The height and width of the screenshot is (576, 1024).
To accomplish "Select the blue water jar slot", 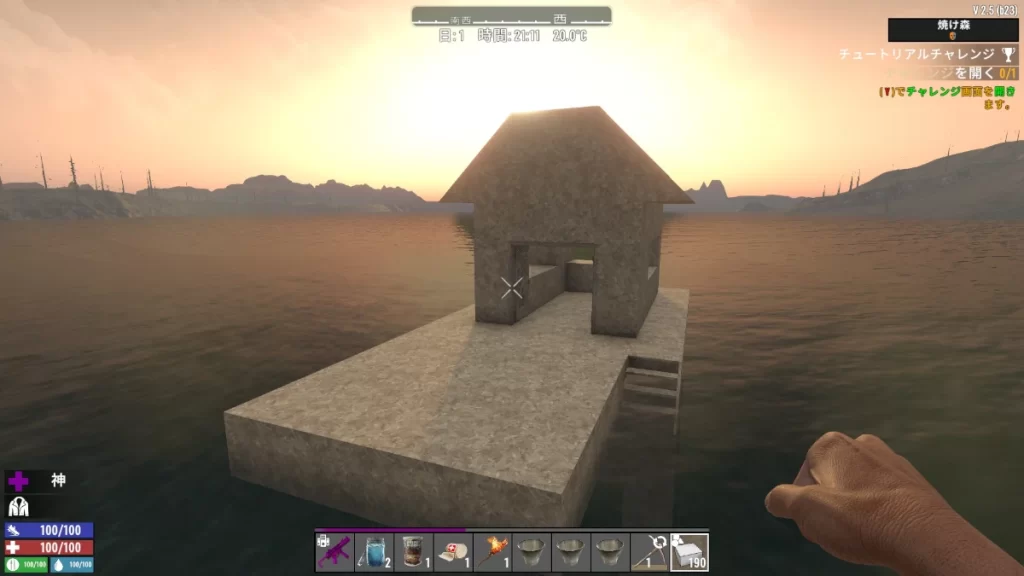I will 374,552.
